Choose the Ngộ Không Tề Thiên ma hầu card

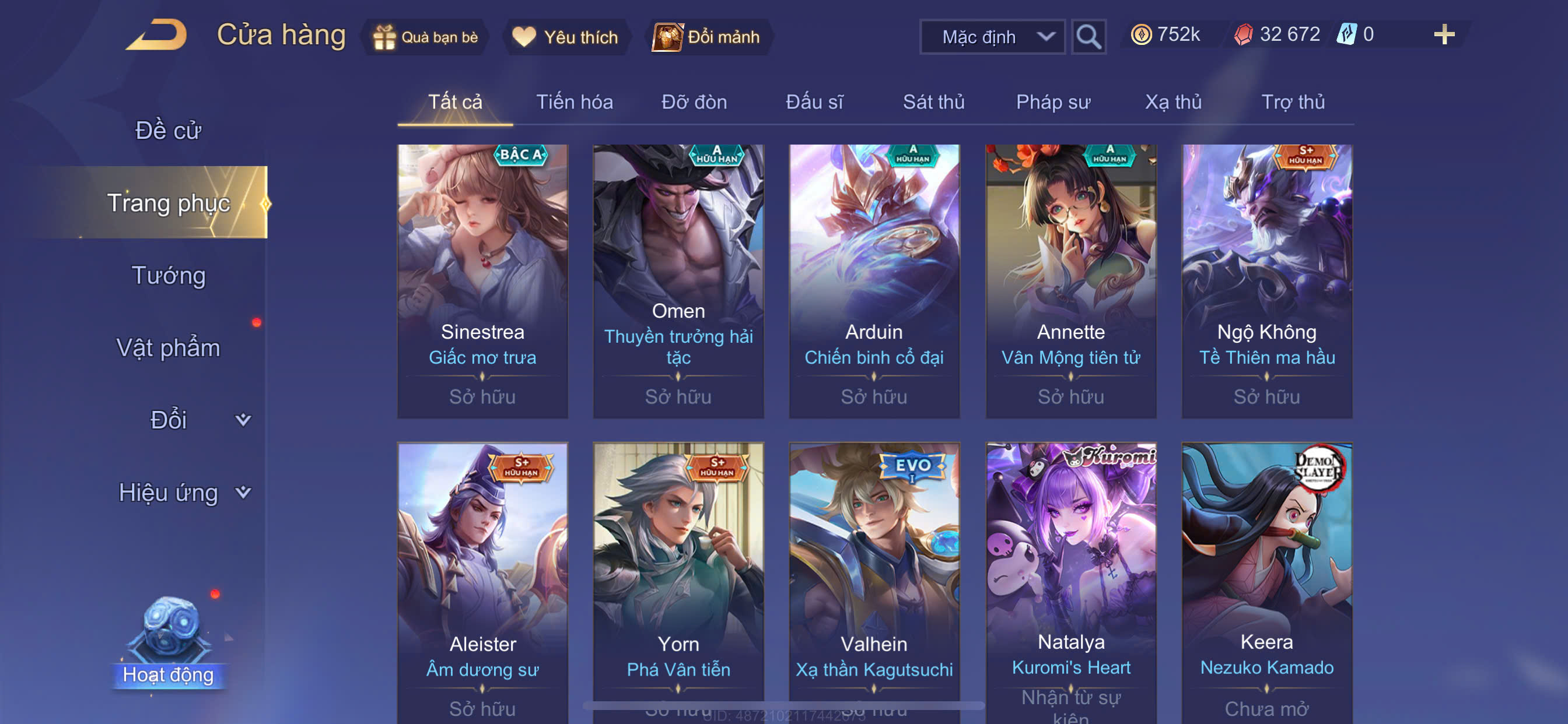pos(1266,281)
